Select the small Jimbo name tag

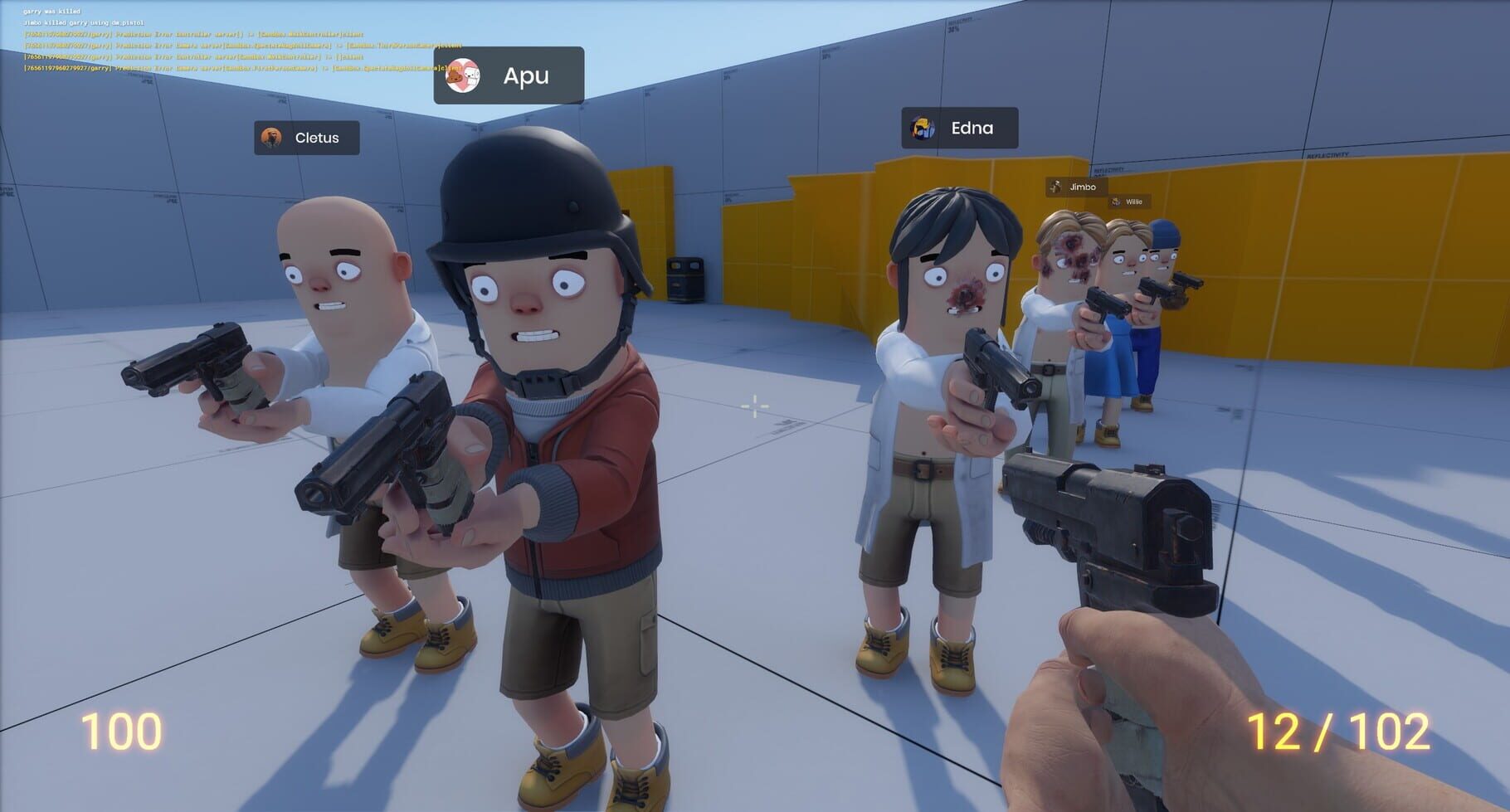[x=1075, y=187]
